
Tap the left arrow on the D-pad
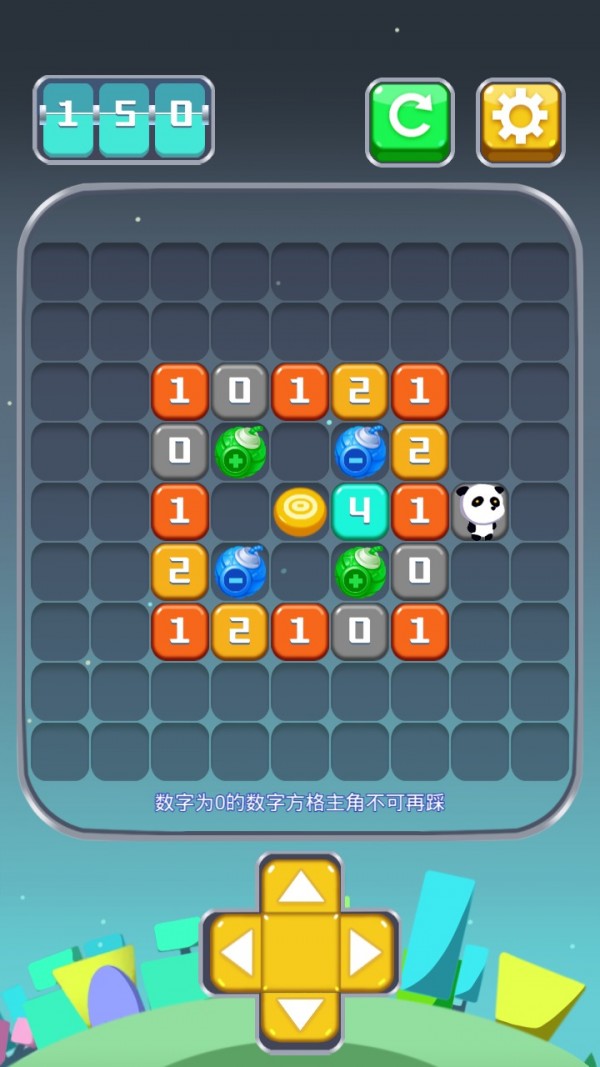(236, 954)
